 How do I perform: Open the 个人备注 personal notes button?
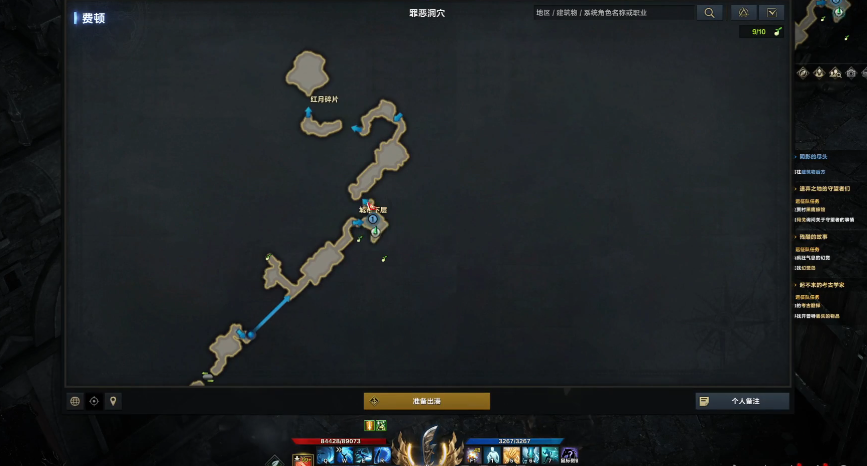click(x=742, y=401)
